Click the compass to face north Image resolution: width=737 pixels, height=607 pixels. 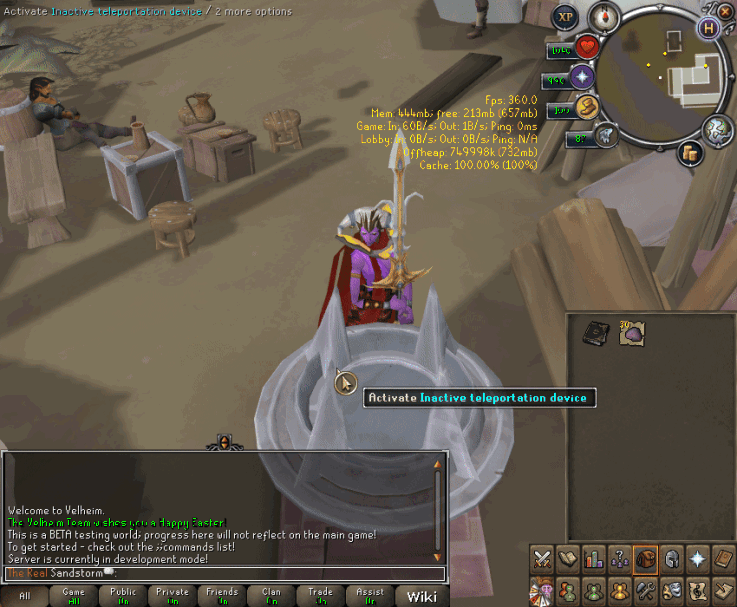(x=604, y=16)
